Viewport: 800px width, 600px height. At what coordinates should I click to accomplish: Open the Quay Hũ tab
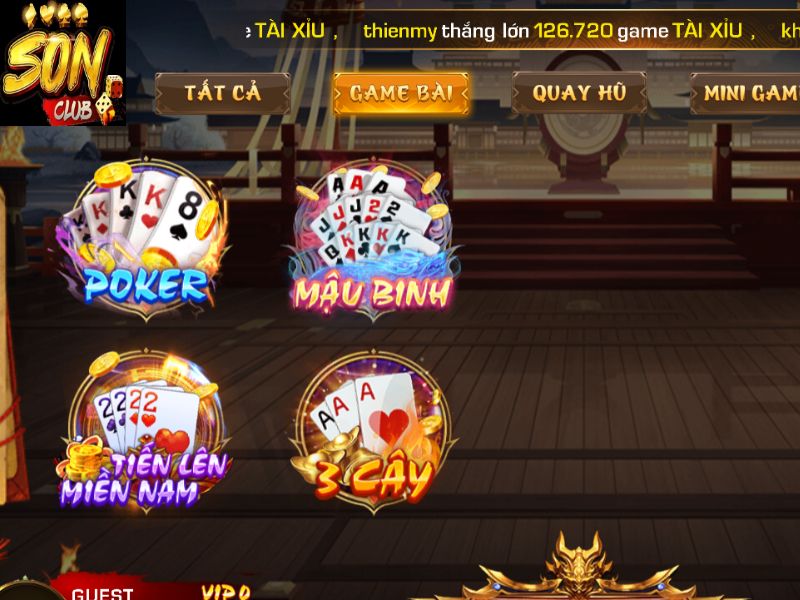[579, 93]
